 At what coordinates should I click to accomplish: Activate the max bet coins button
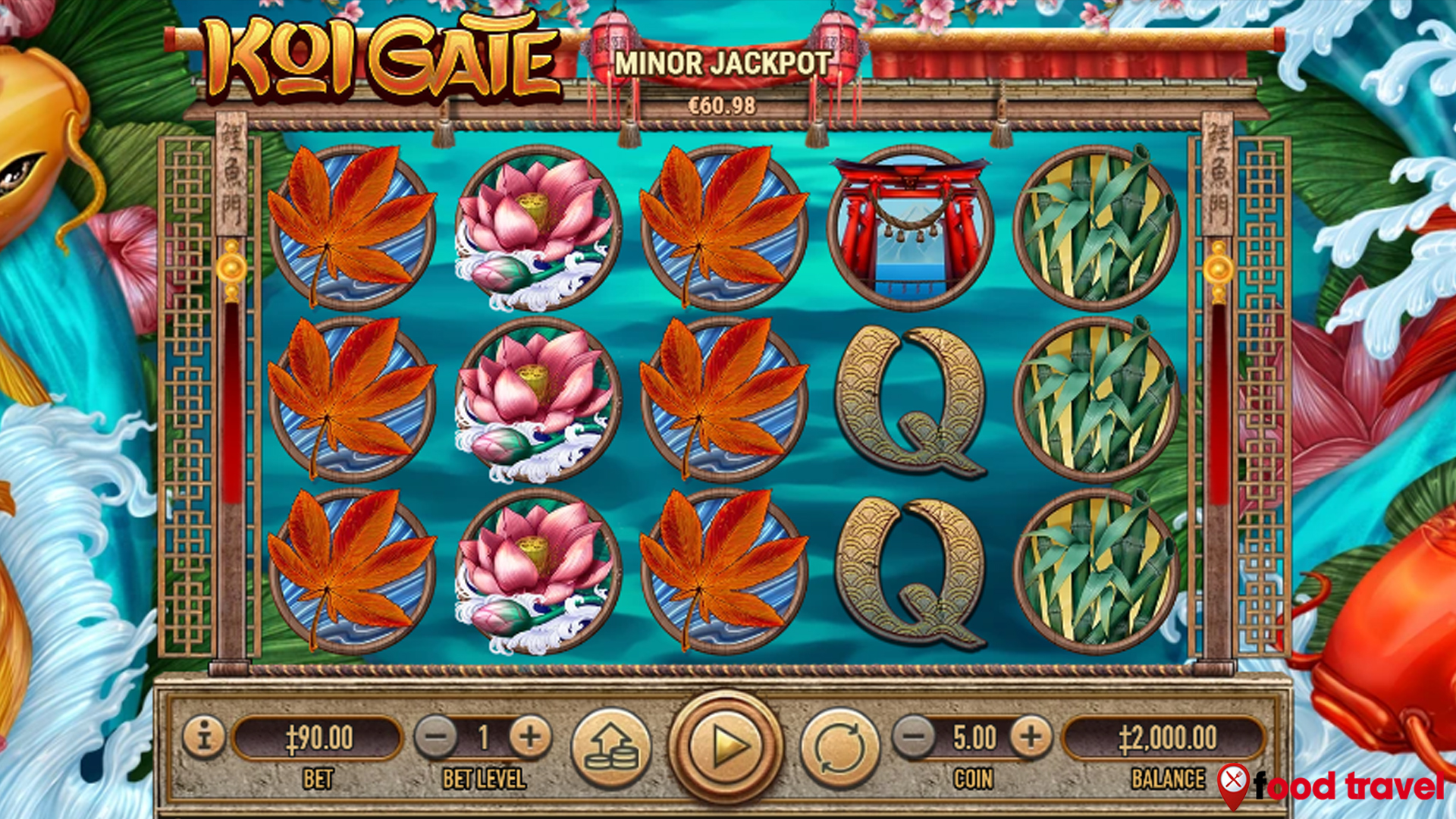pos(611,747)
